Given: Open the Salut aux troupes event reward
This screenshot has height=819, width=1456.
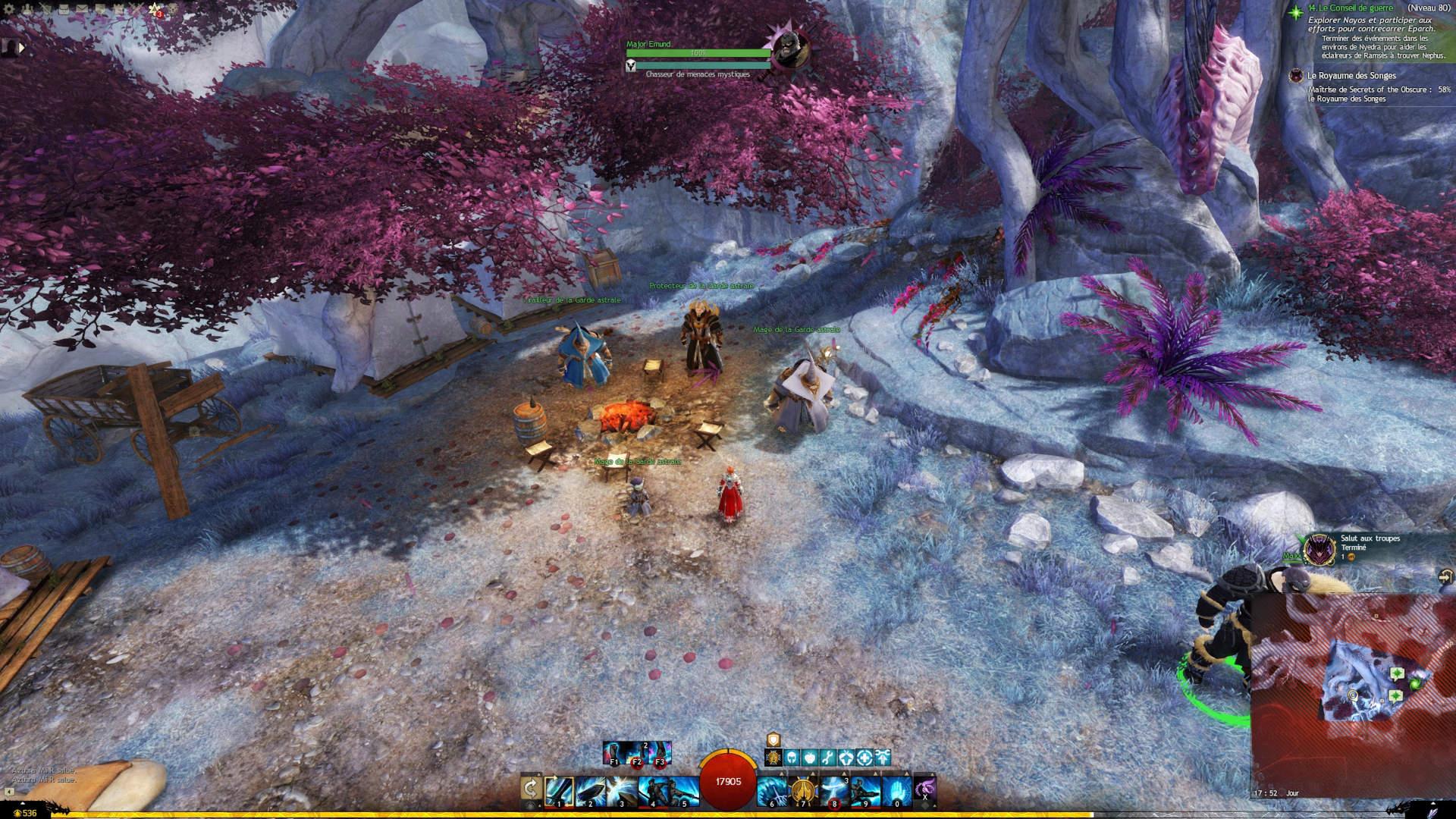Looking at the screenshot, I should [1319, 548].
